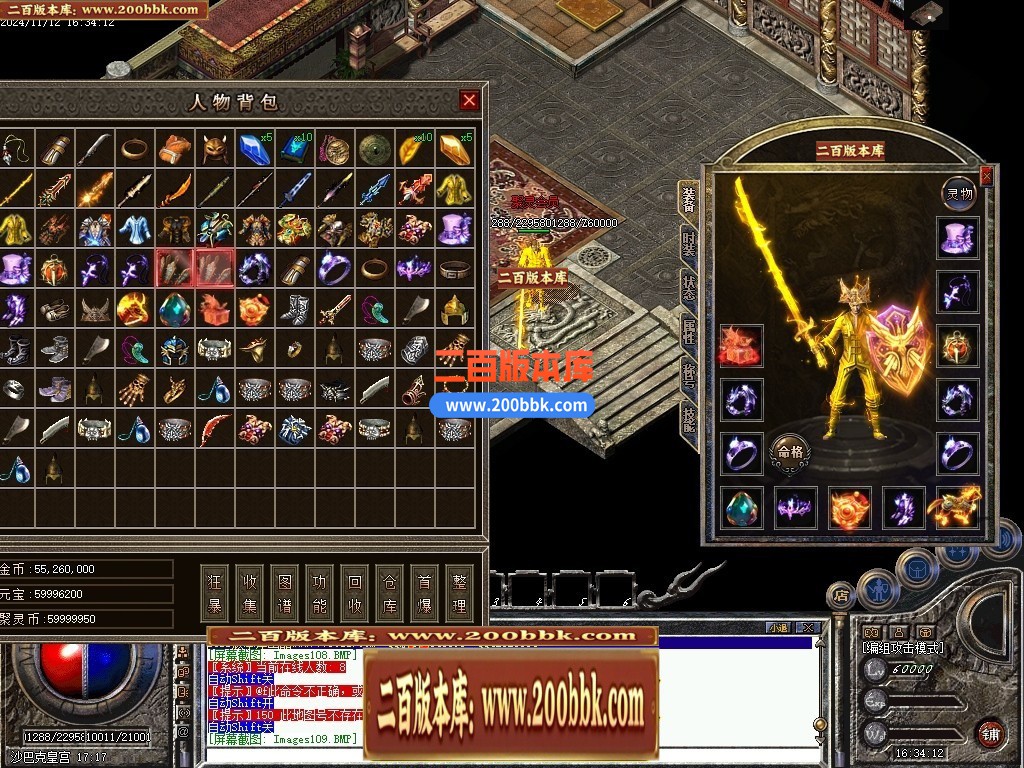Click the round 命格 button
This screenshot has width=1024, height=768.
point(789,452)
